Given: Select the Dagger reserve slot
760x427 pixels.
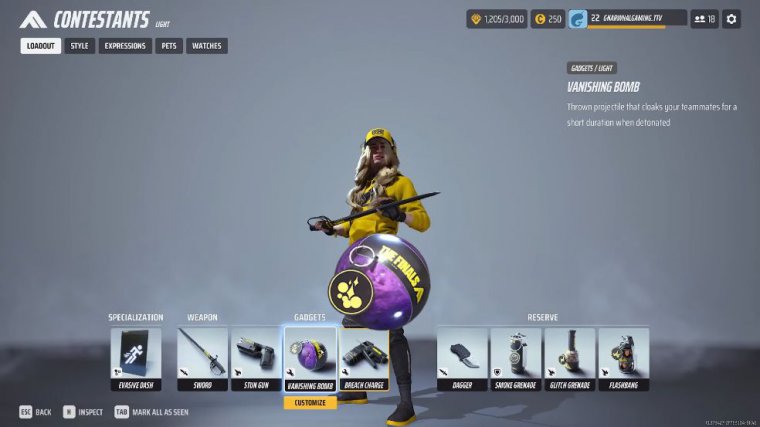Looking at the screenshot, I should [462, 359].
